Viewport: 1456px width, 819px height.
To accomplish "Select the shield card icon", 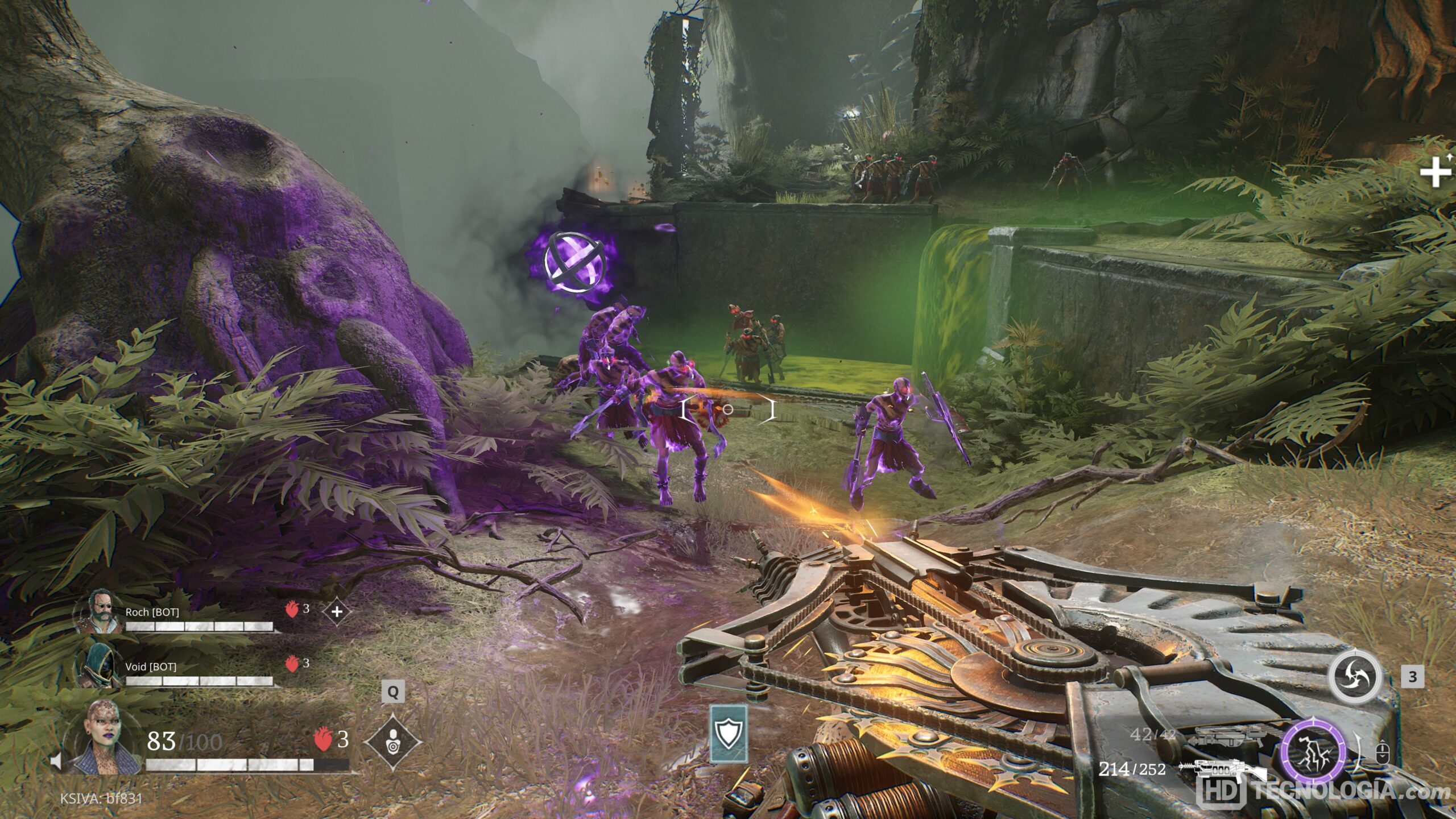I will pos(729,734).
